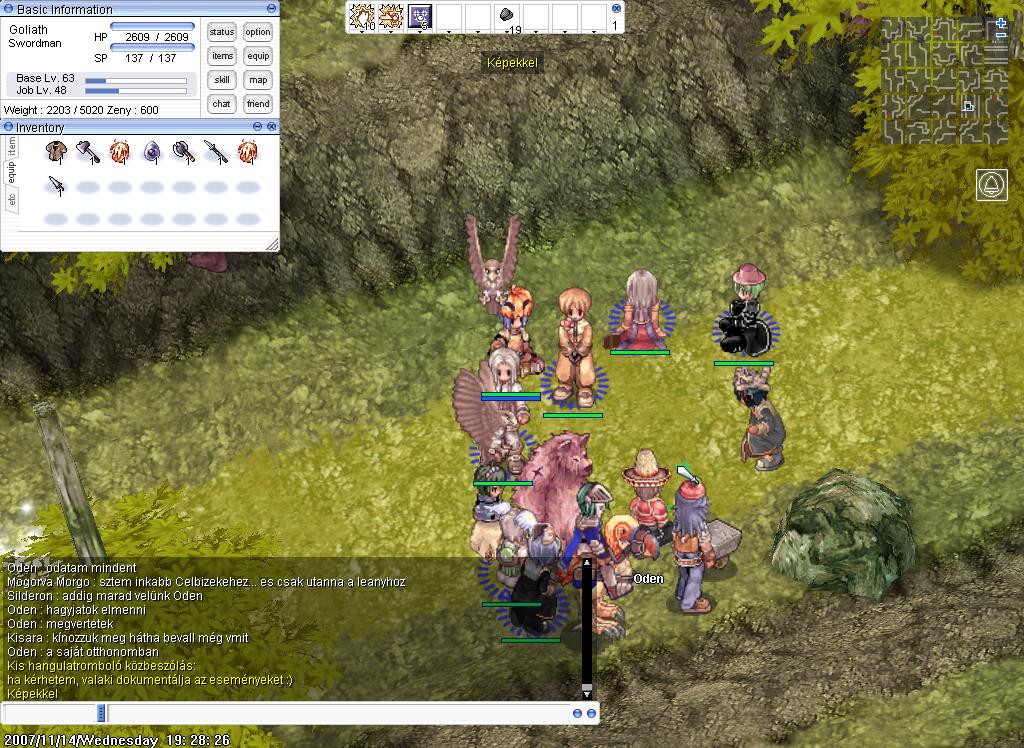Activate the first hotbar skill icon
This screenshot has height=748, width=1024.
(361, 16)
